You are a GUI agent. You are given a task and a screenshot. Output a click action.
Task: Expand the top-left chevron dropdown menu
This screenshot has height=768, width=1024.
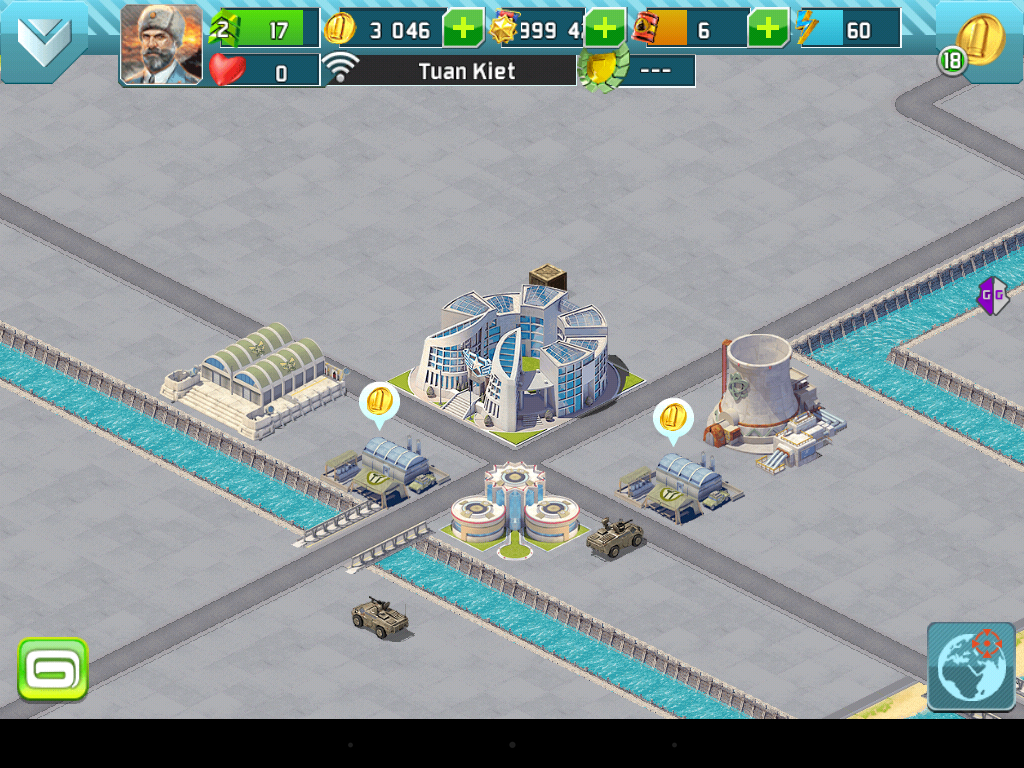point(44,40)
